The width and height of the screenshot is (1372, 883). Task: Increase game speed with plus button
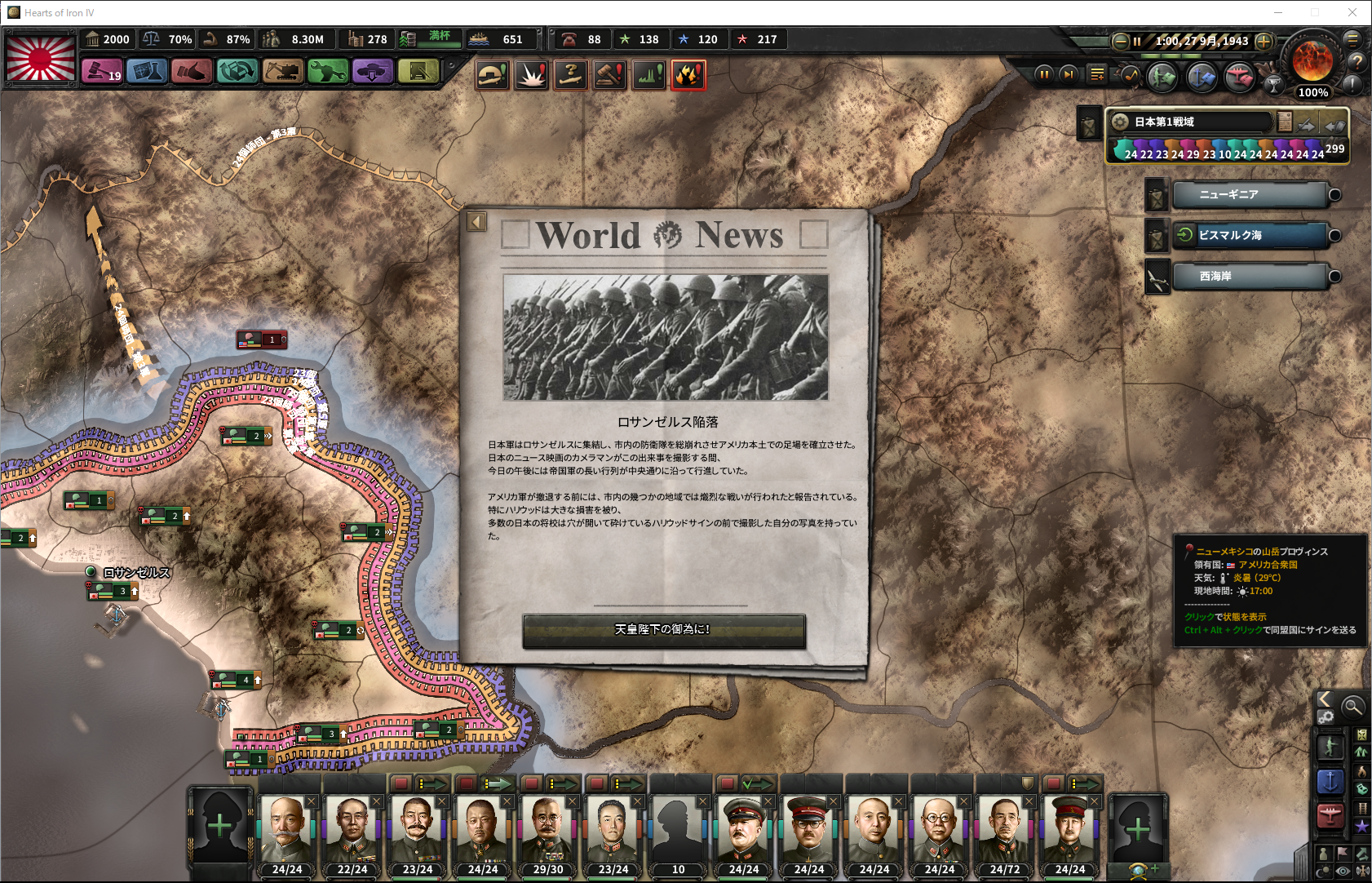click(x=1264, y=41)
